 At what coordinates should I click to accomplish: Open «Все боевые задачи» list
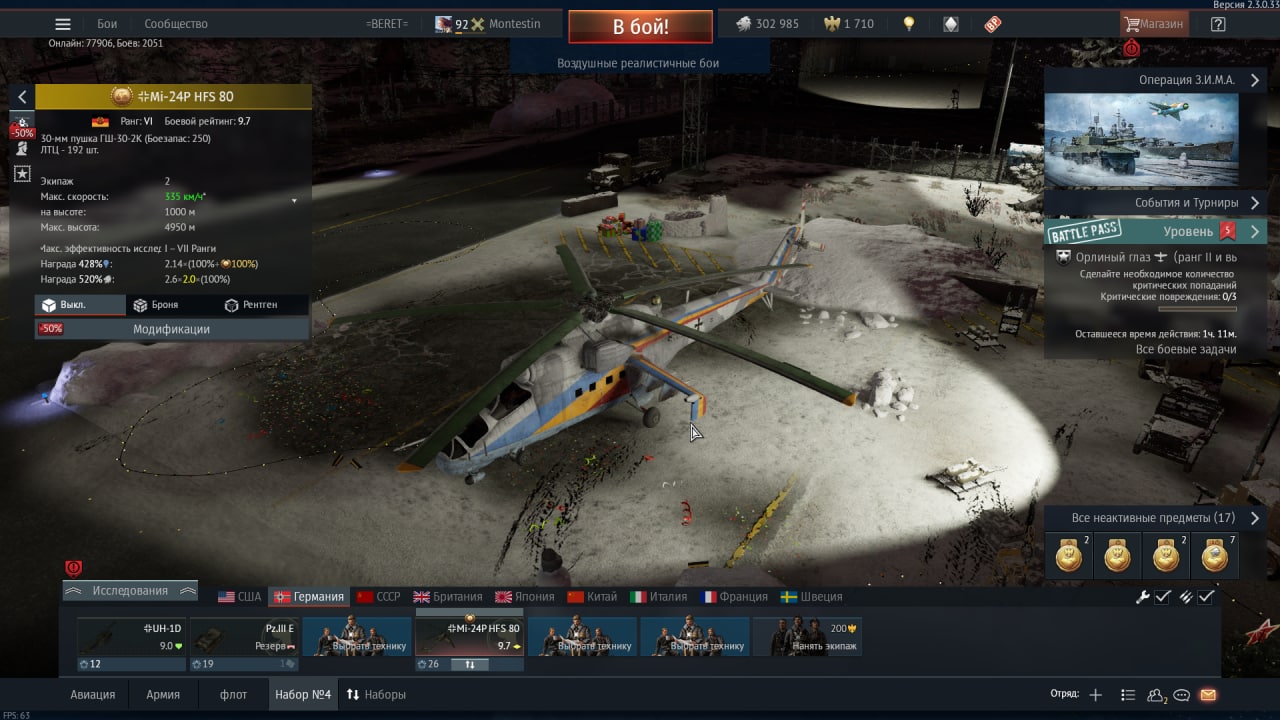[x=1186, y=350]
